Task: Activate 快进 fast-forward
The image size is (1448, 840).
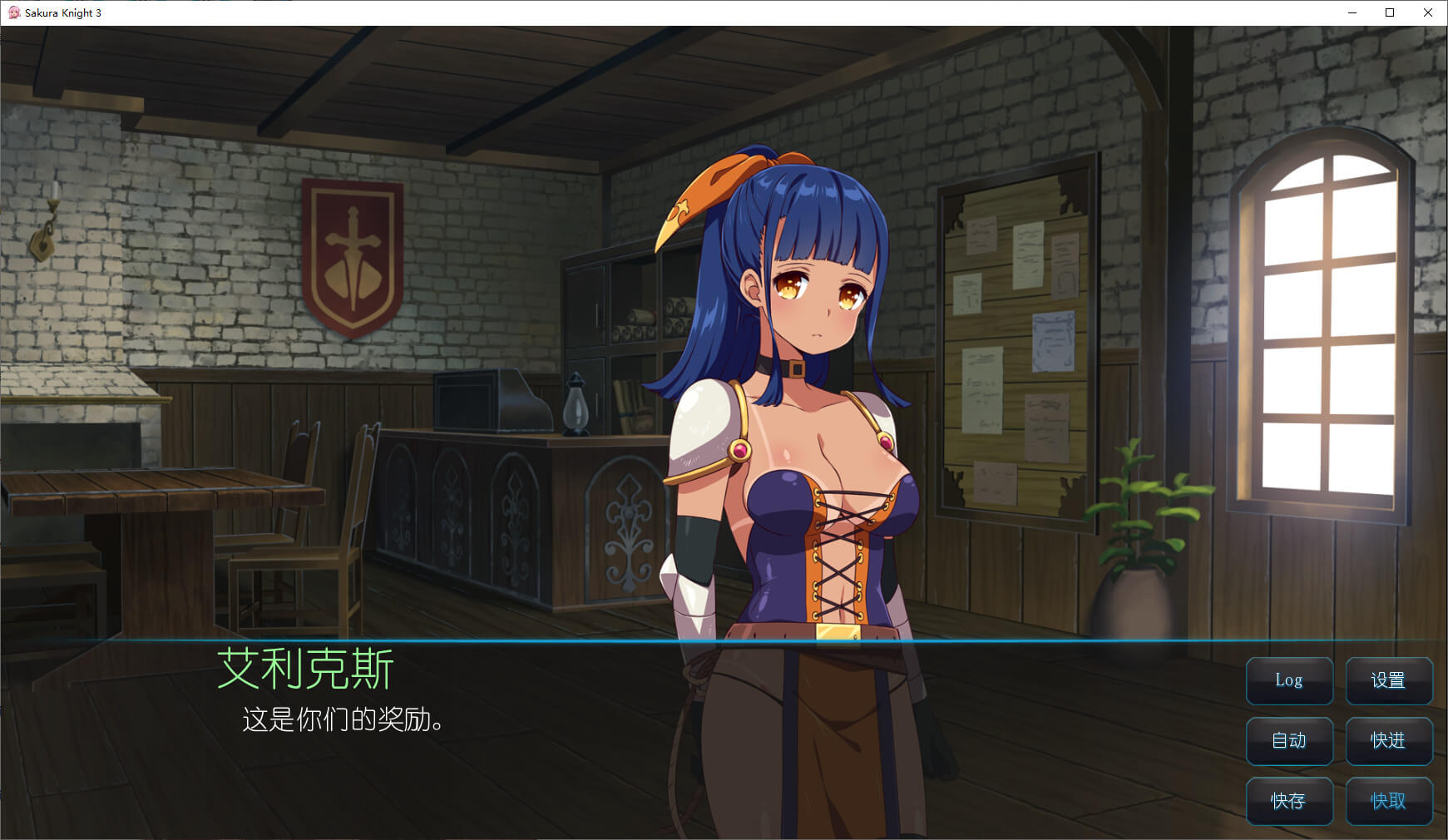Action: (1388, 740)
